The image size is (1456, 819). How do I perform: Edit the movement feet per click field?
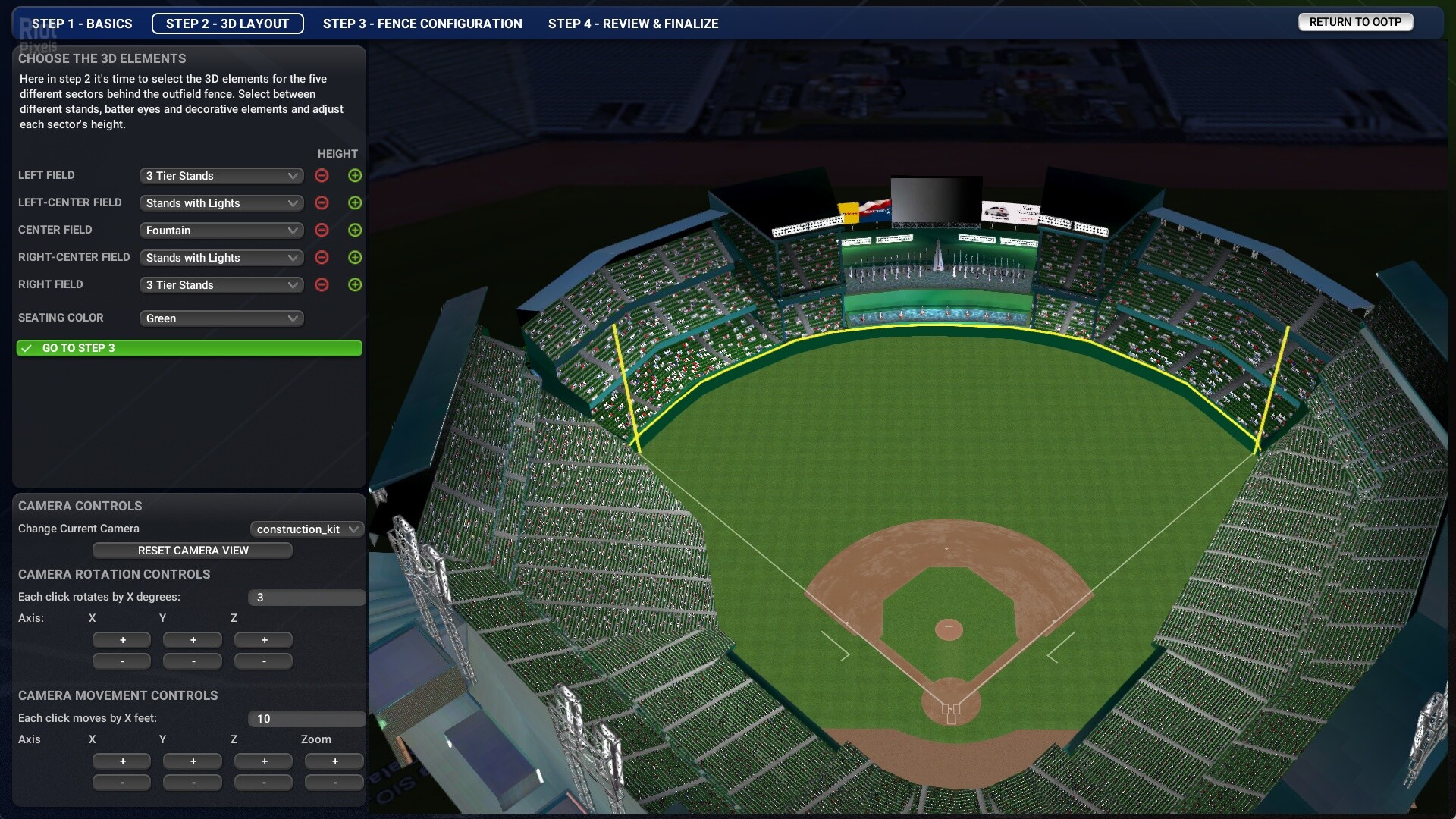tap(306, 719)
